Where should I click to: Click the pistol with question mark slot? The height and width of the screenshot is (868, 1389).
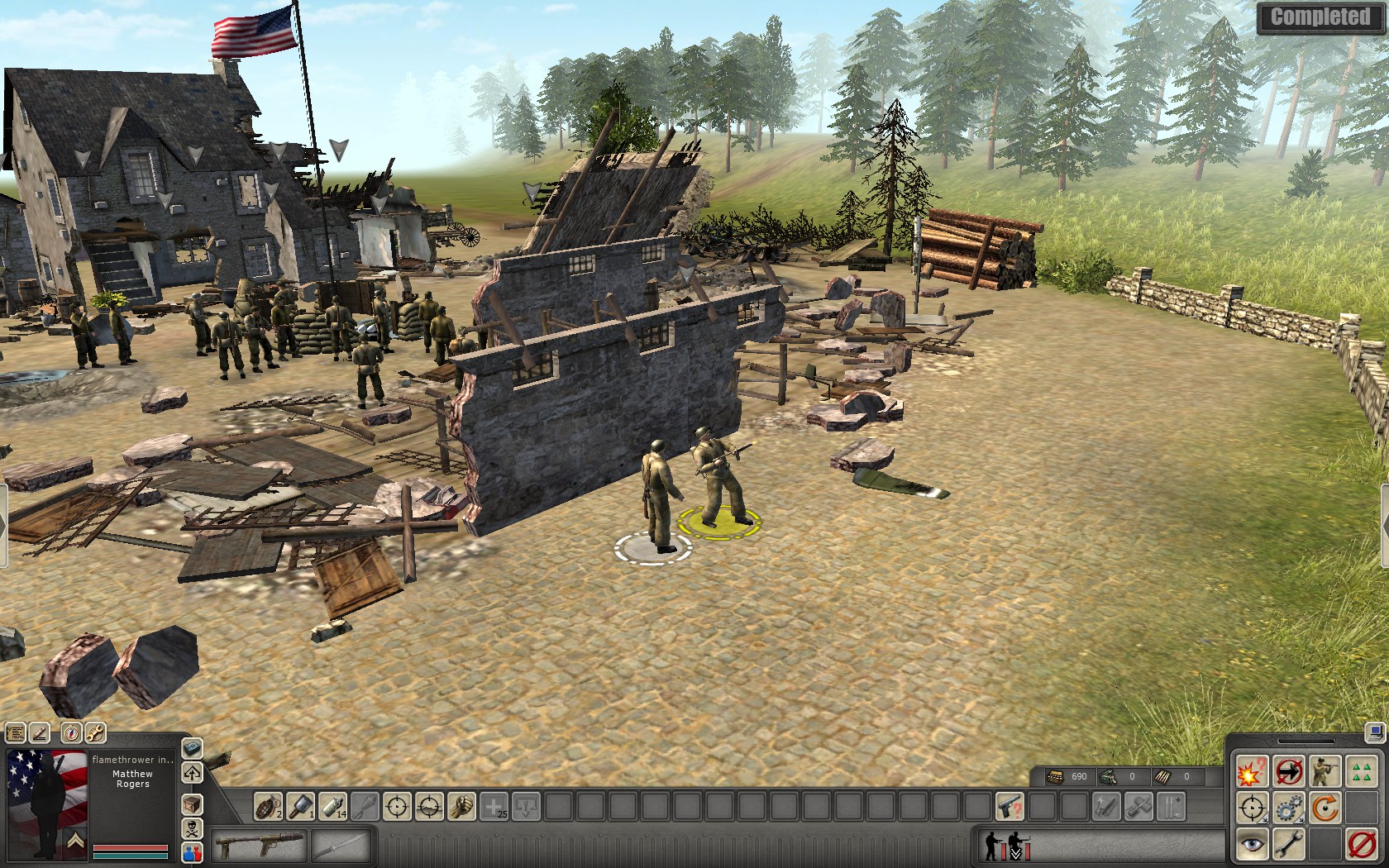click(1009, 806)
